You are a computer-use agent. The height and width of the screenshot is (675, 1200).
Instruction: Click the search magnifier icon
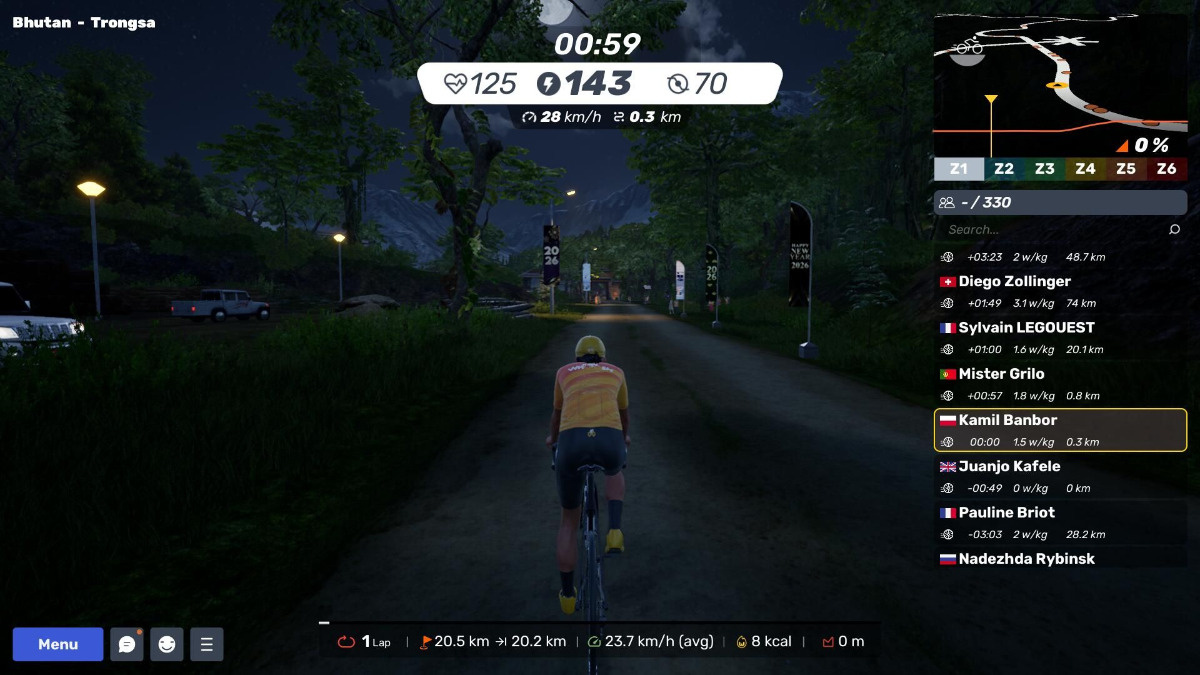click(x=1175, y=230)
